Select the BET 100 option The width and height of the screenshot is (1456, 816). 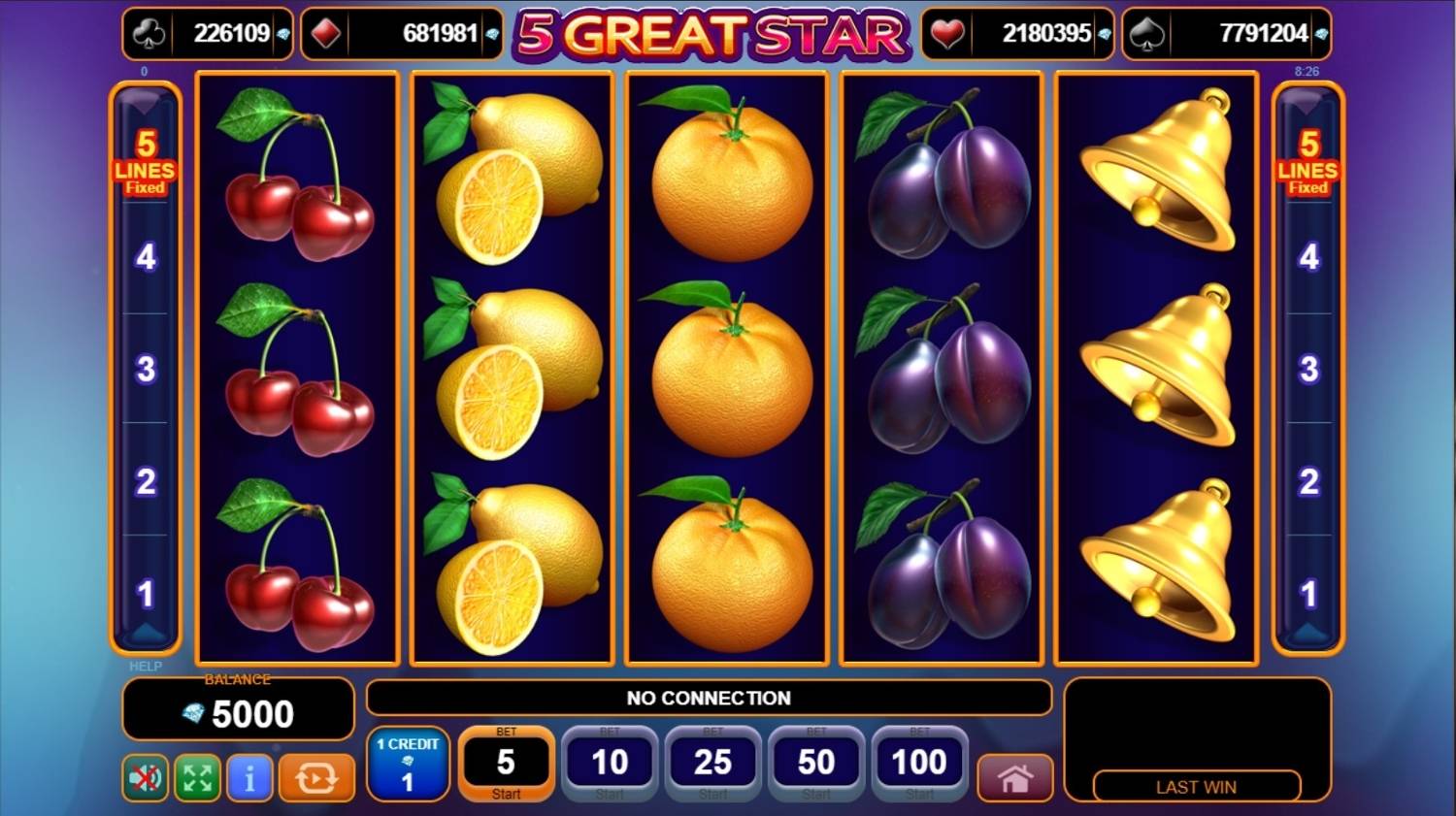(917, 762)
